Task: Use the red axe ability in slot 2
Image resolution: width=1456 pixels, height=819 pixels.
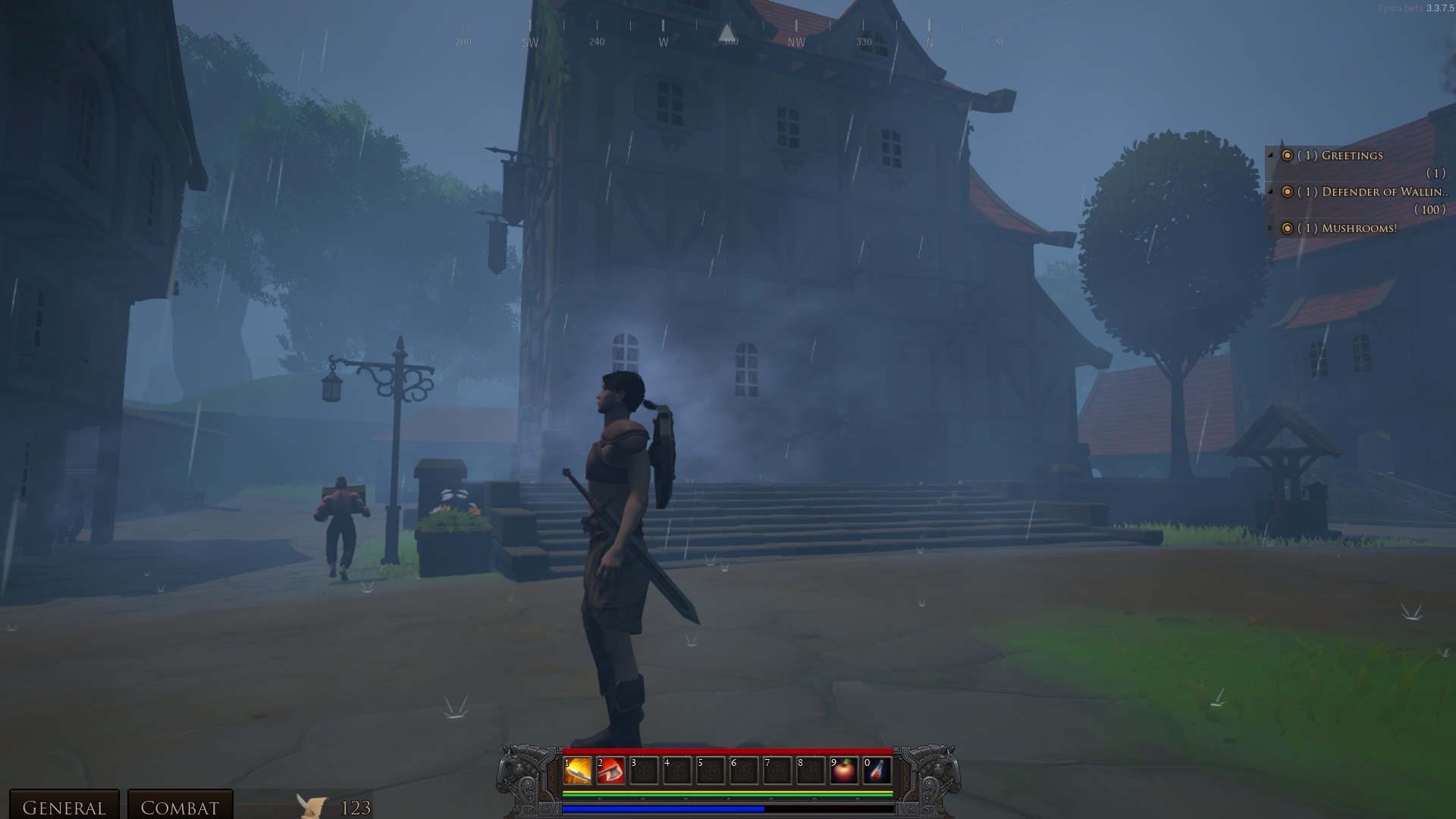Action: pos(610,771)
